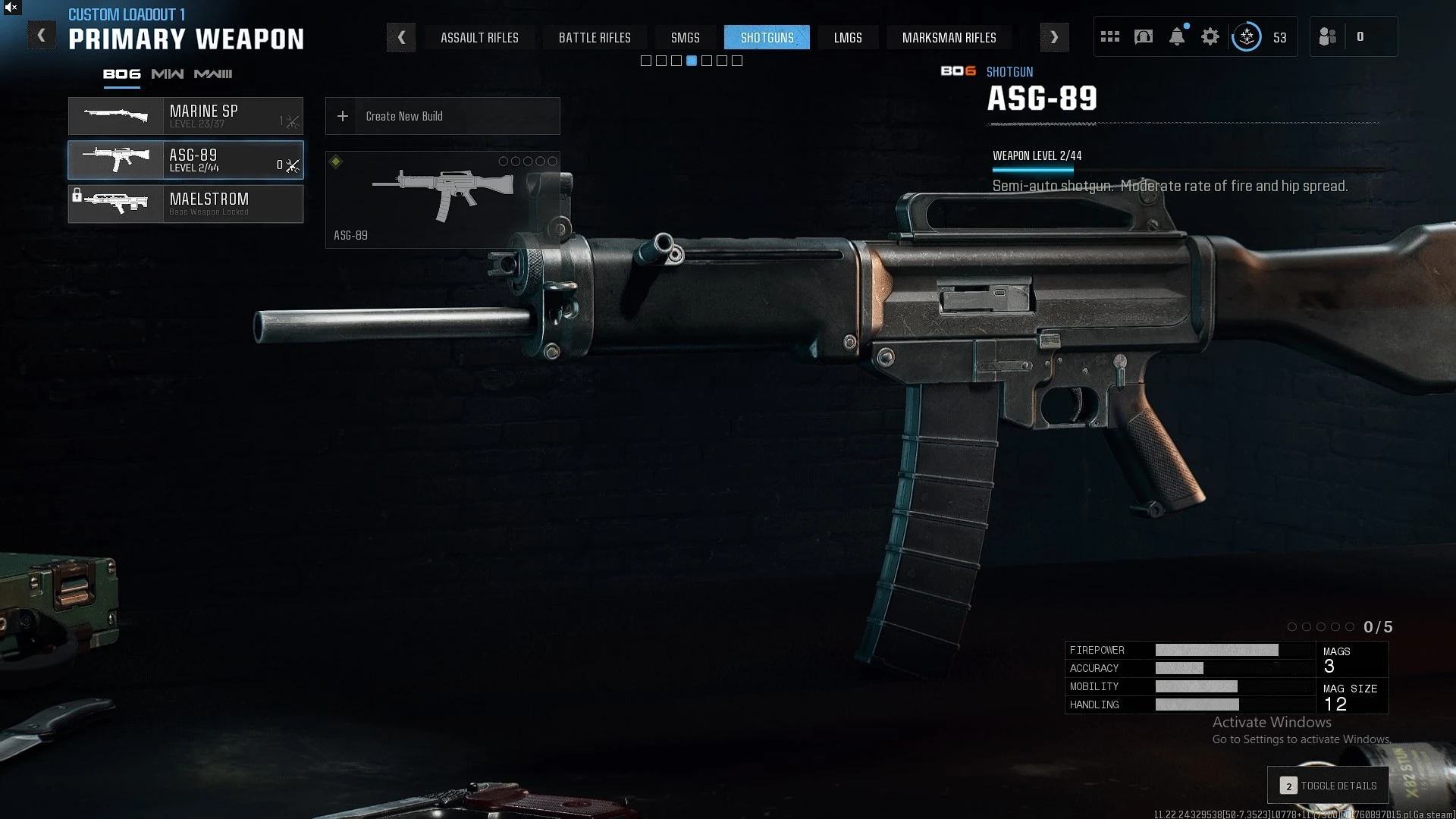Unmute game audio speaker icon
The height and width of the screenshot is (819, 1456).
click(x=9, y=8)
